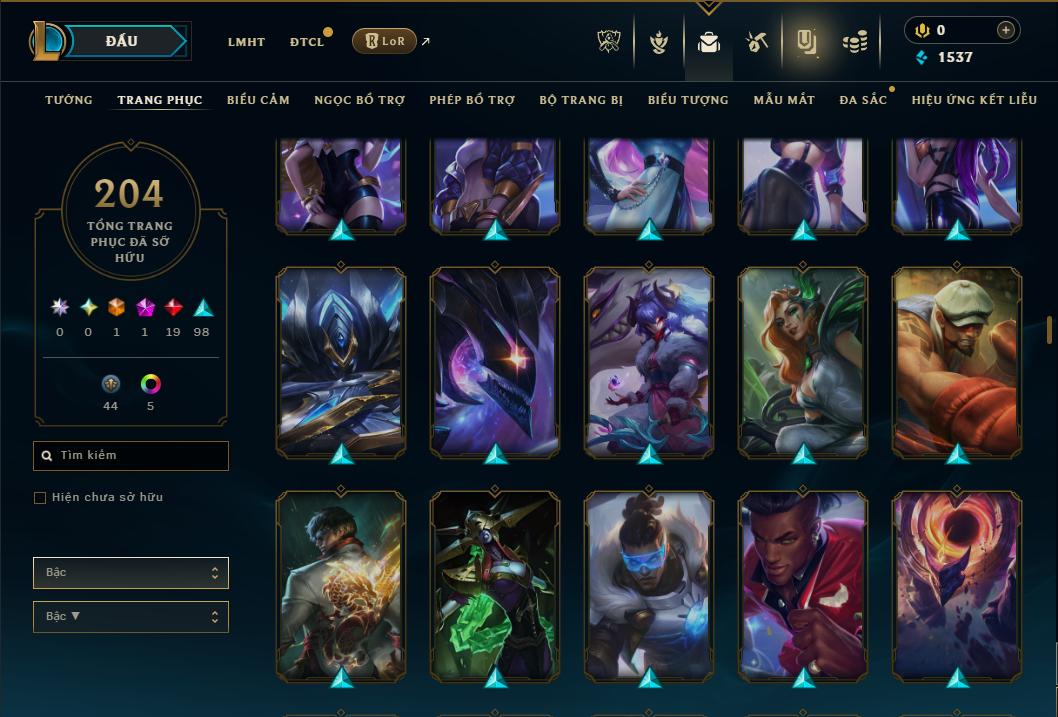
Task: Open the store coin-stack icon
Action: click(x=854, y=42)
